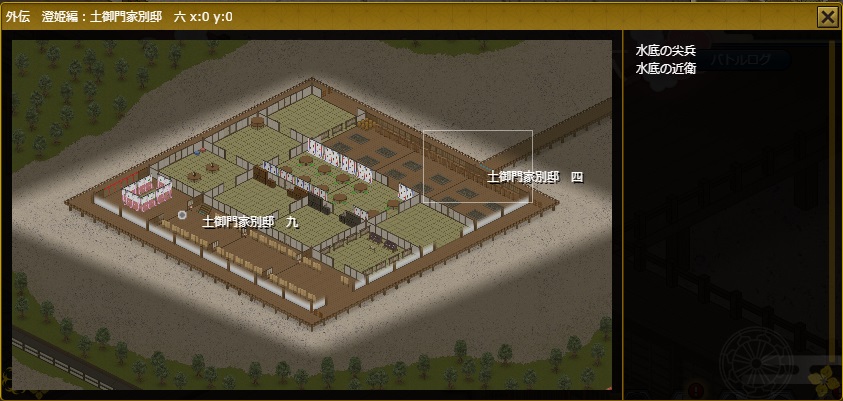
Task: Choose 水底の近衛 from the enemy list
Action: click(666, 68)
